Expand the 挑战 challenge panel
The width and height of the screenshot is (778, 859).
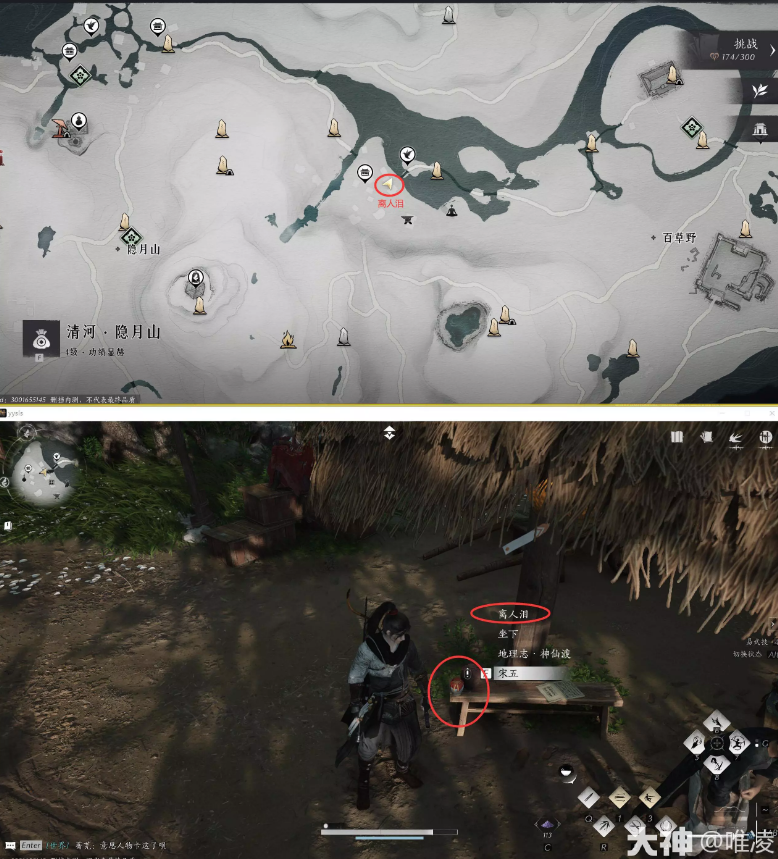pyautogui.click(x=744, y=49)
